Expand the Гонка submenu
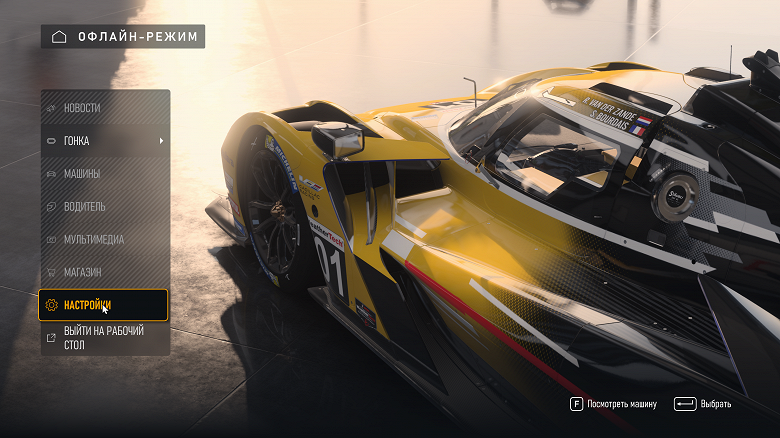Image resolution: width=780 pixels, height=438 pixels. tap(104, 141)
